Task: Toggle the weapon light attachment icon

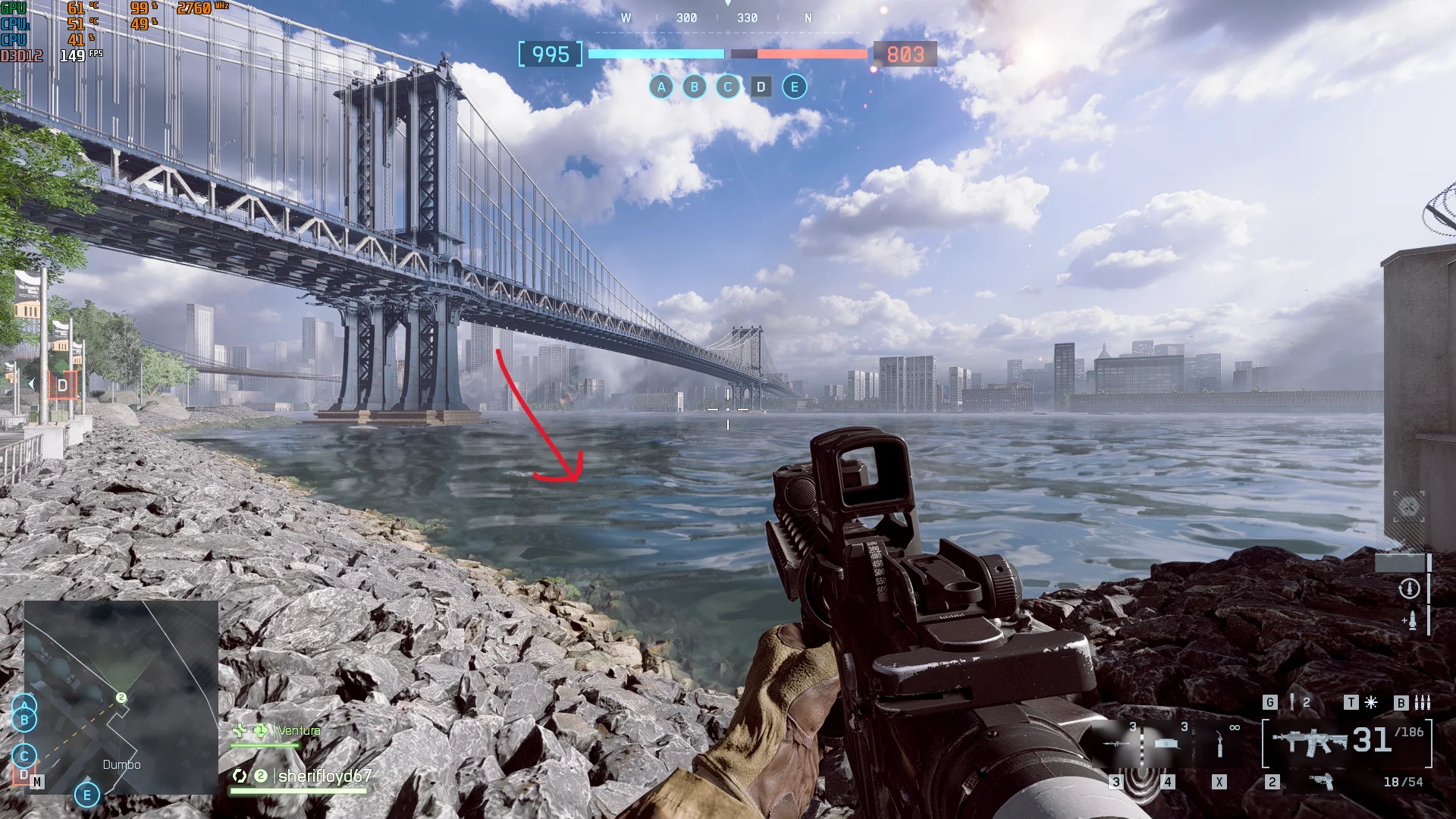Action: pyautogui.click(x=1371, y=702)
